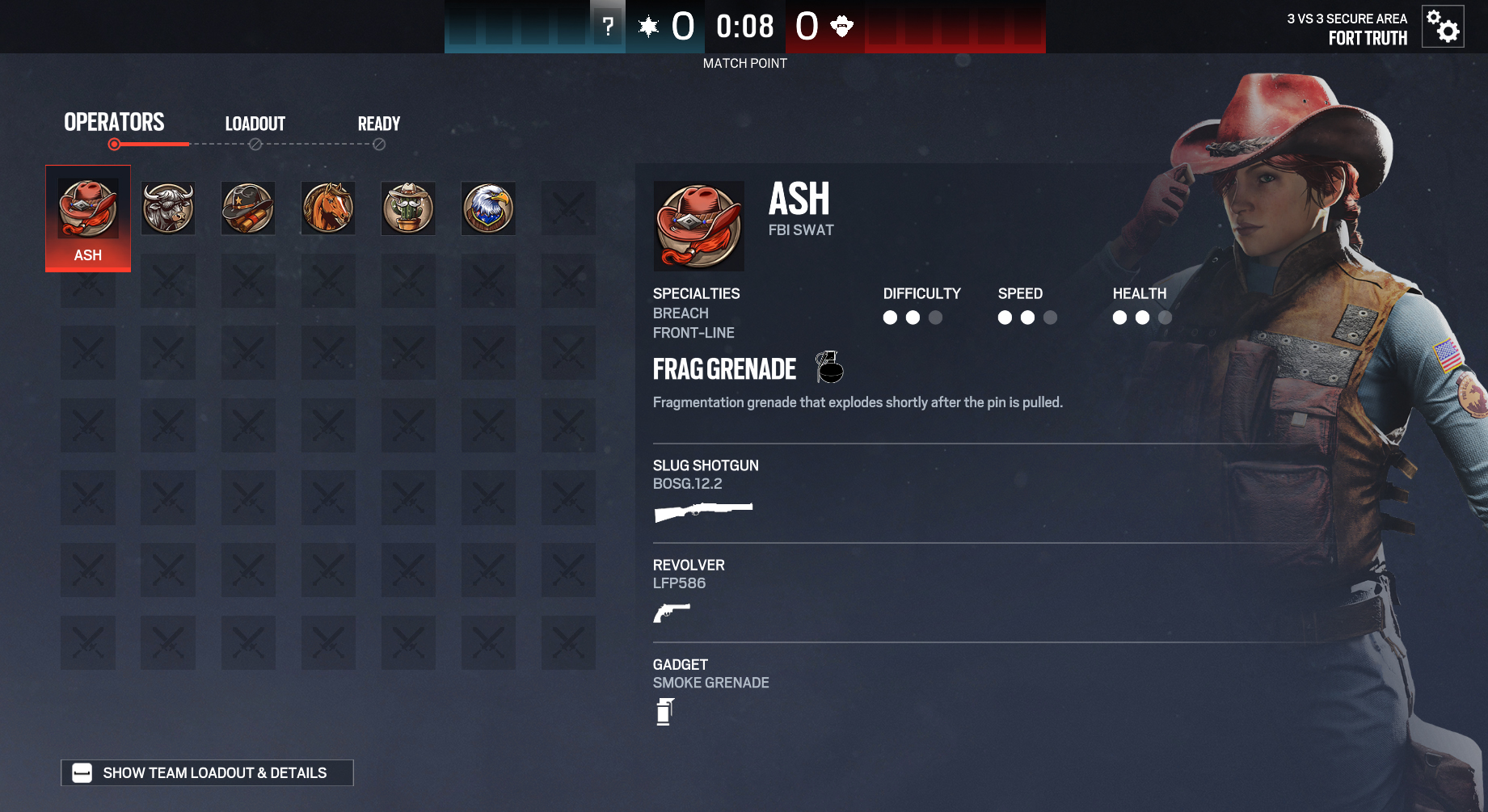Click the smoke grenade gadget icon

click(x=665, y=712)
